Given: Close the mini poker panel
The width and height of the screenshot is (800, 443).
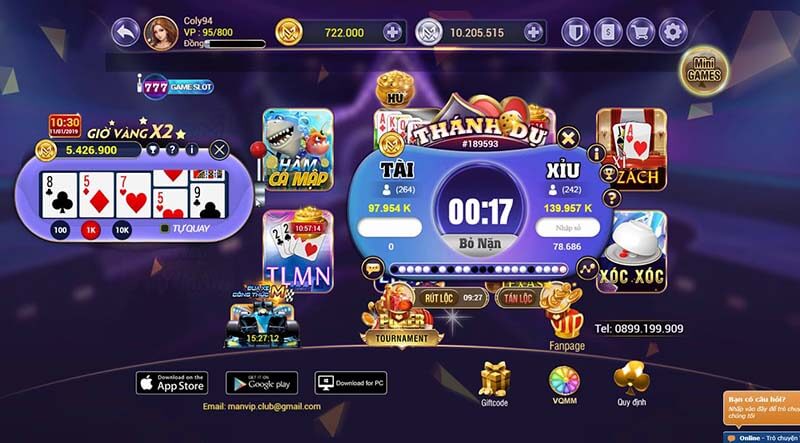Looking at the screenshot, I should (x=220, y=150).
